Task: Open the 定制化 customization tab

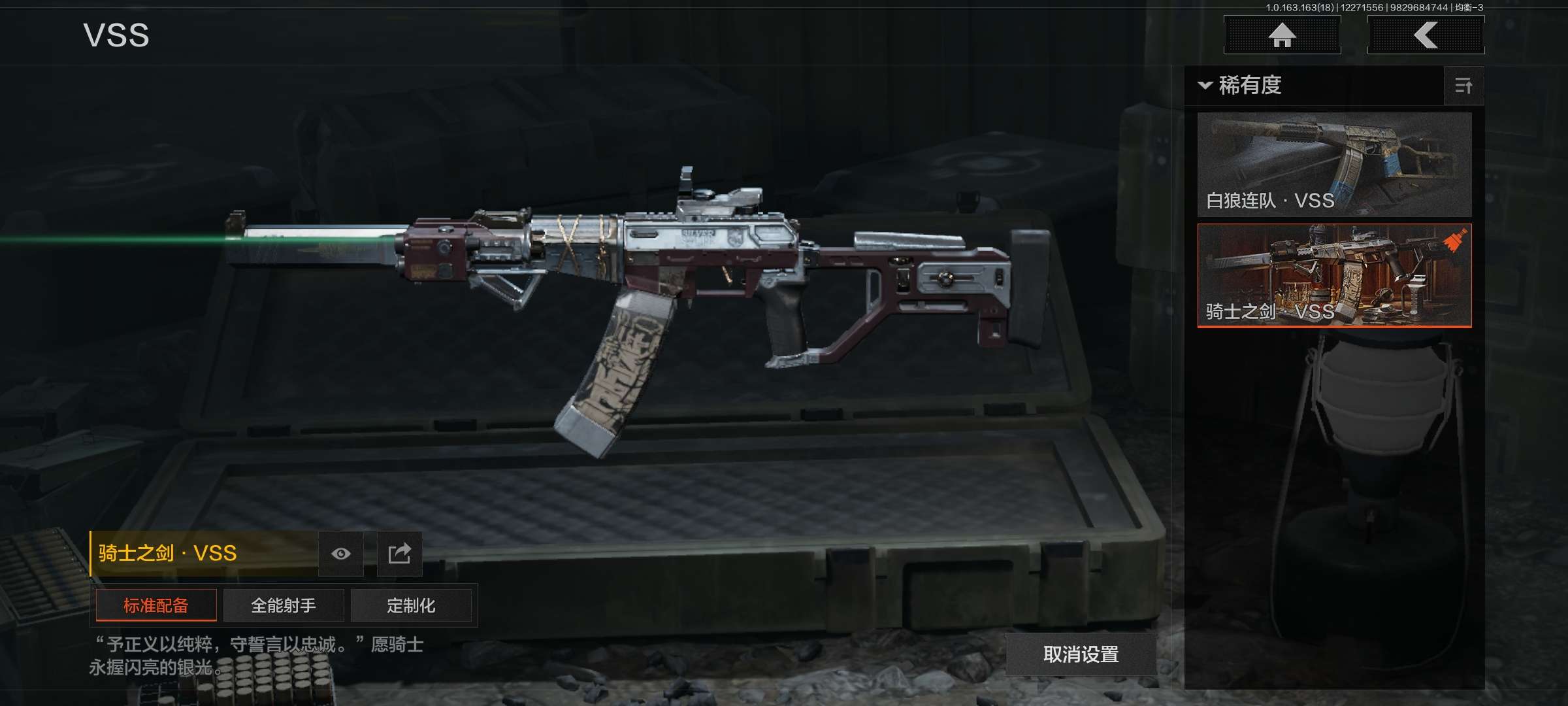Action: 411,605
